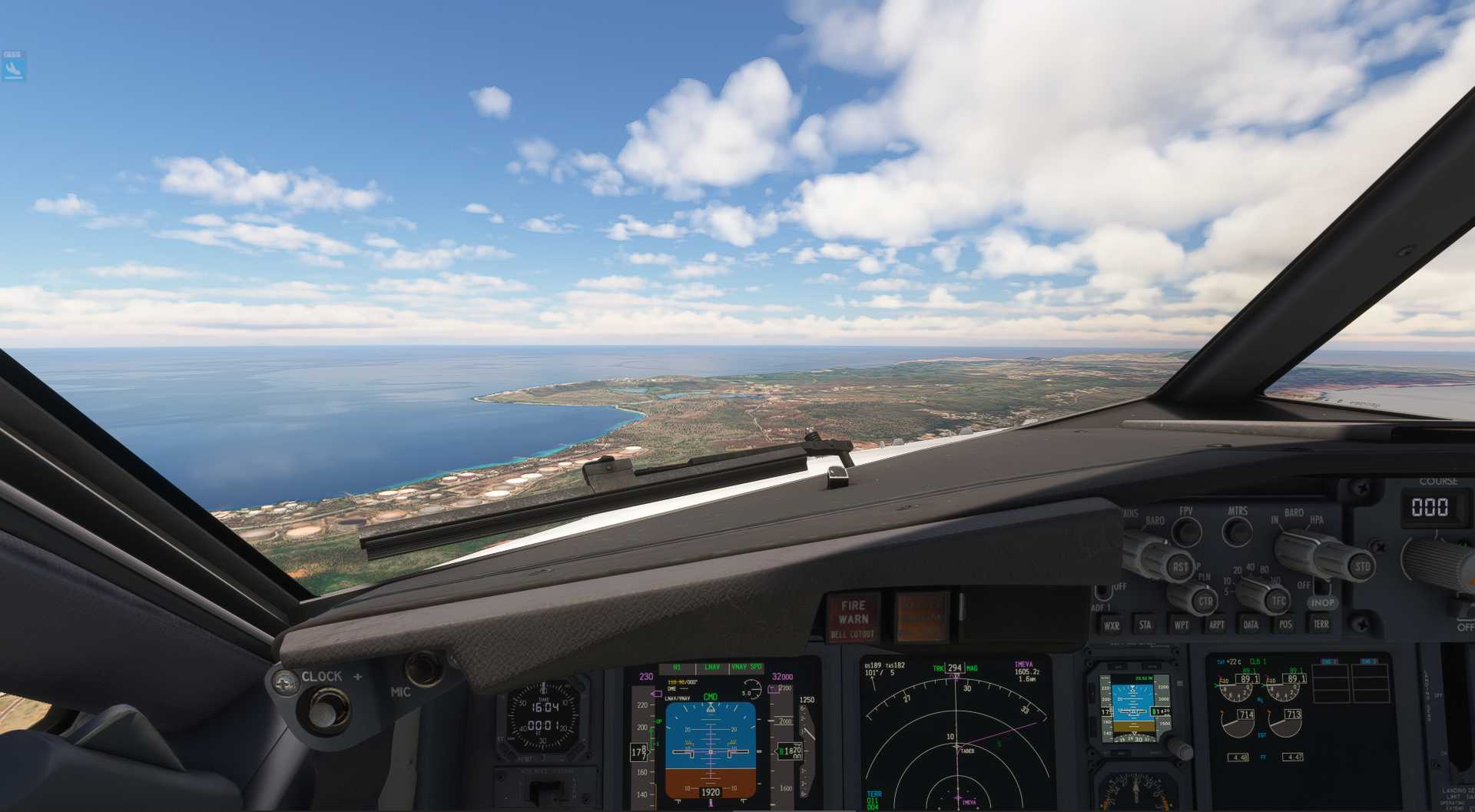The width and height of the screenshot is (1475, 812).
Task: Activate the DATA map button
Action: tap(1251, 624)
